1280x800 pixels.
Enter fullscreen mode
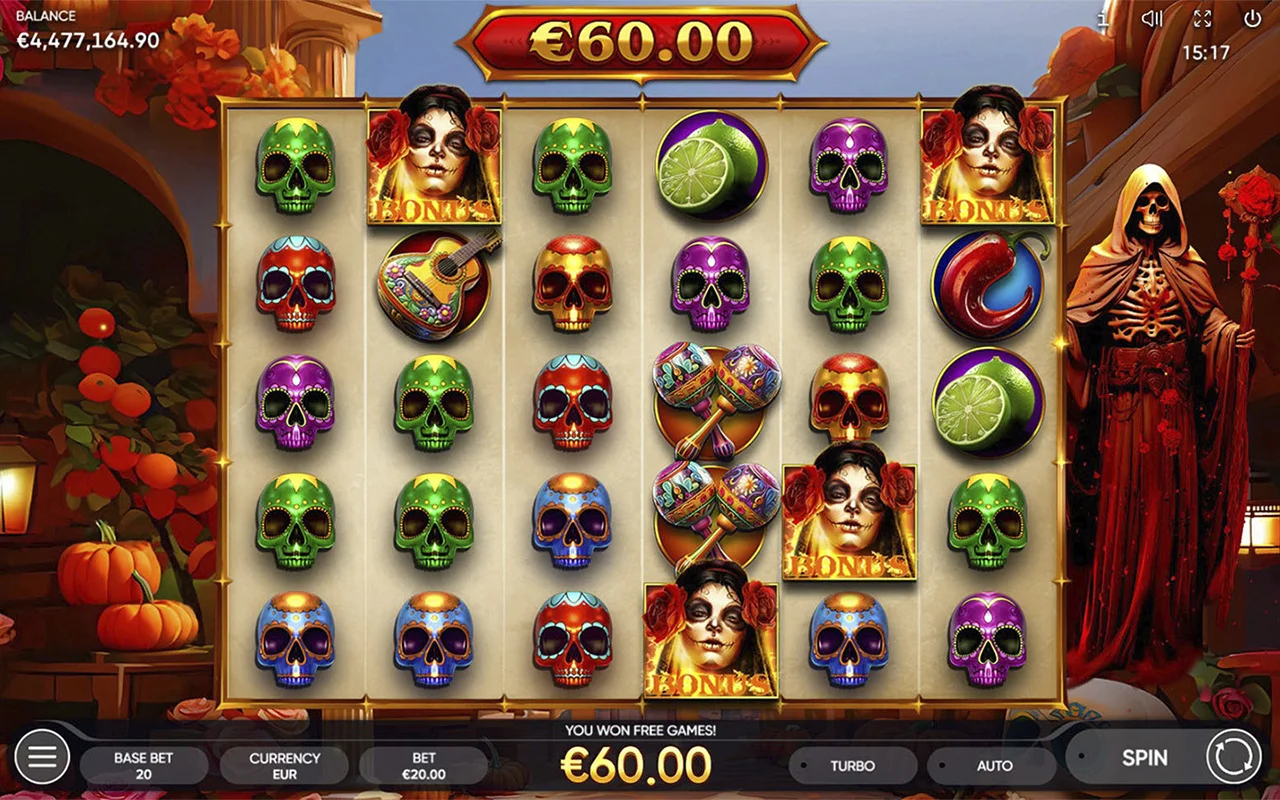(x=1203, y=19)
